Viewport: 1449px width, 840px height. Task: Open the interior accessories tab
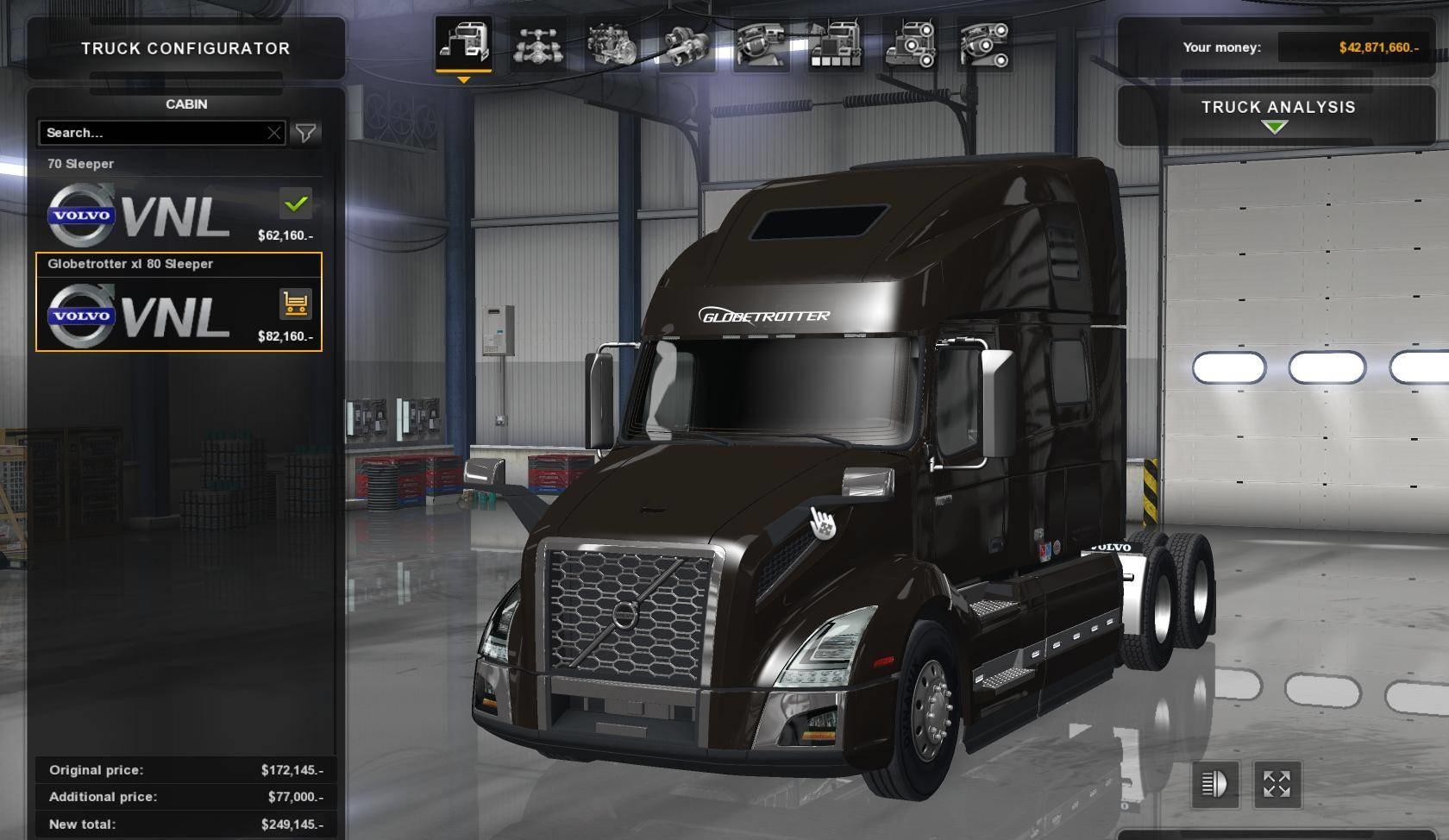click(x=985, y=45)
